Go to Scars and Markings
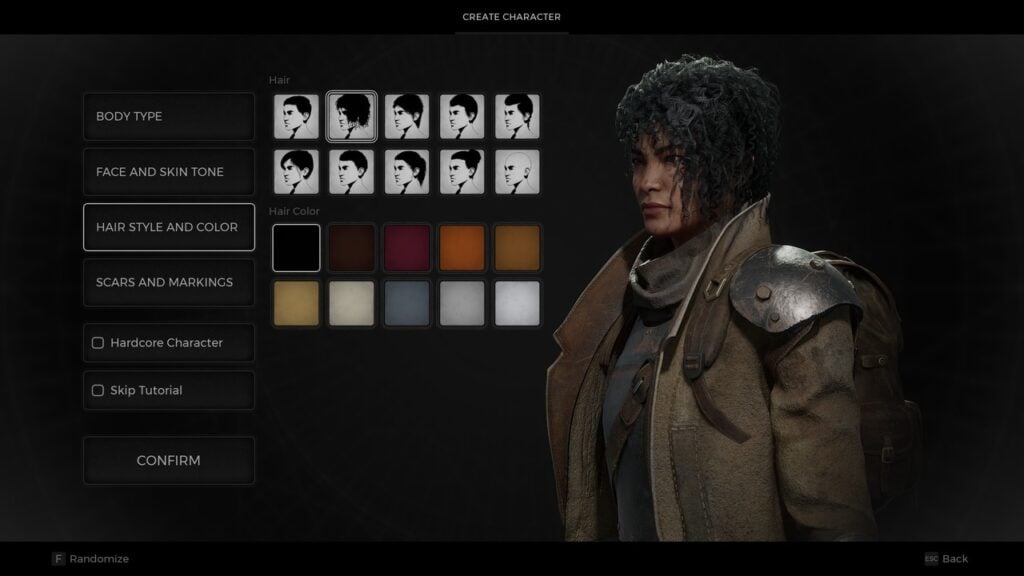The image size is (1024, 576). point(168,282)
